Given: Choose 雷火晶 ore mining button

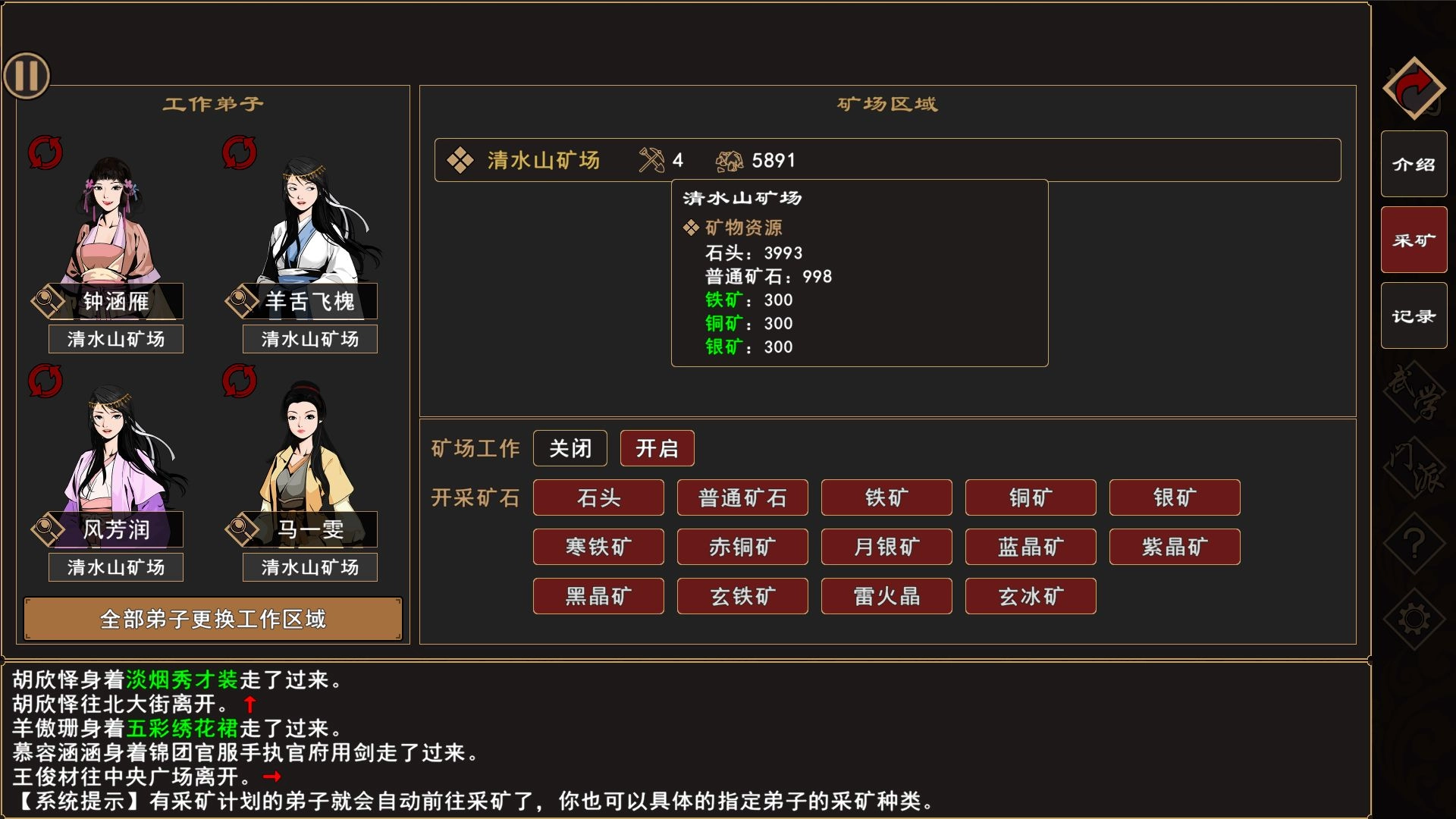Looking at the screenshot, I should point(886,596).
